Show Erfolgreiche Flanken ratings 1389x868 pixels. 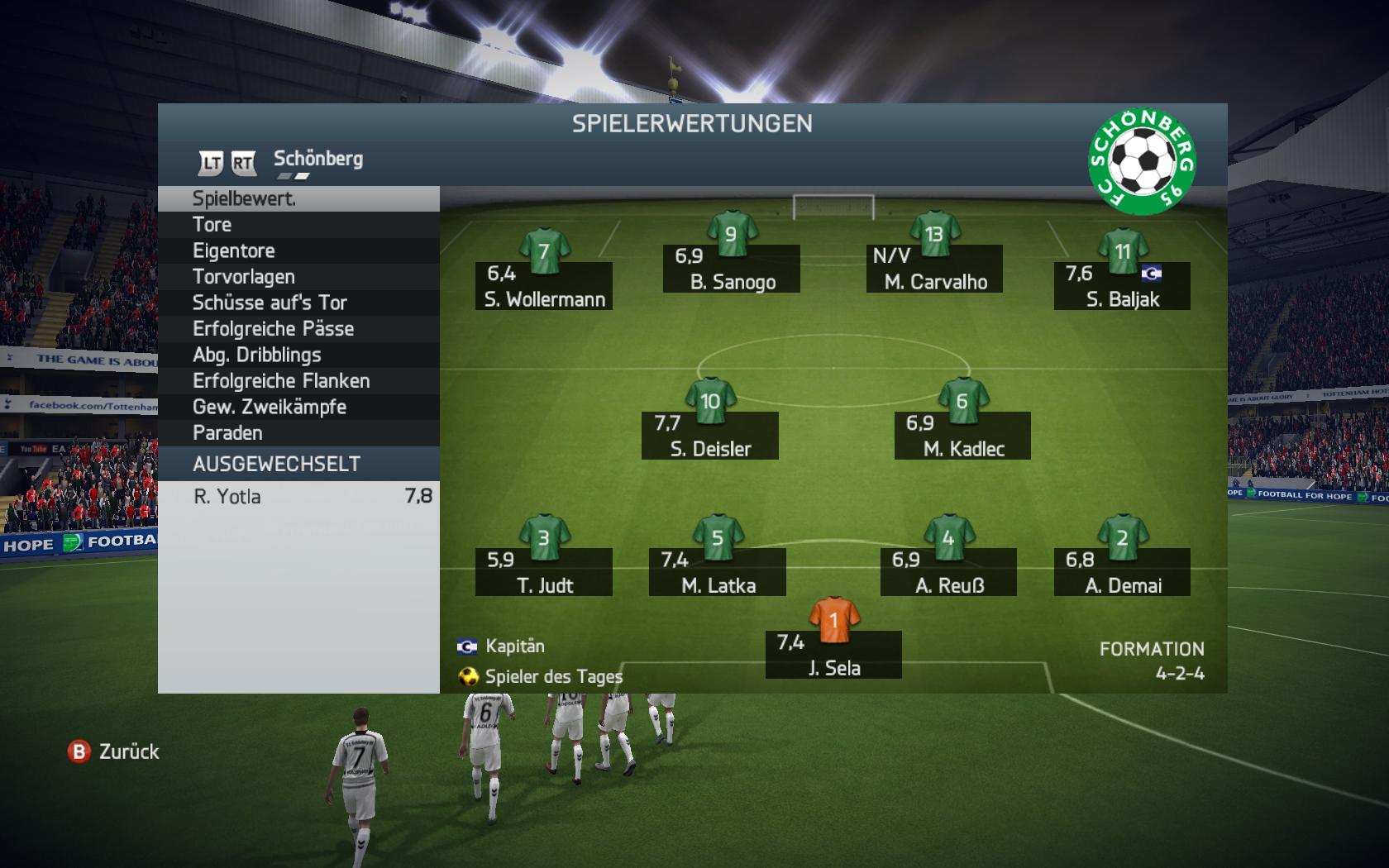[x=298, y=381]
